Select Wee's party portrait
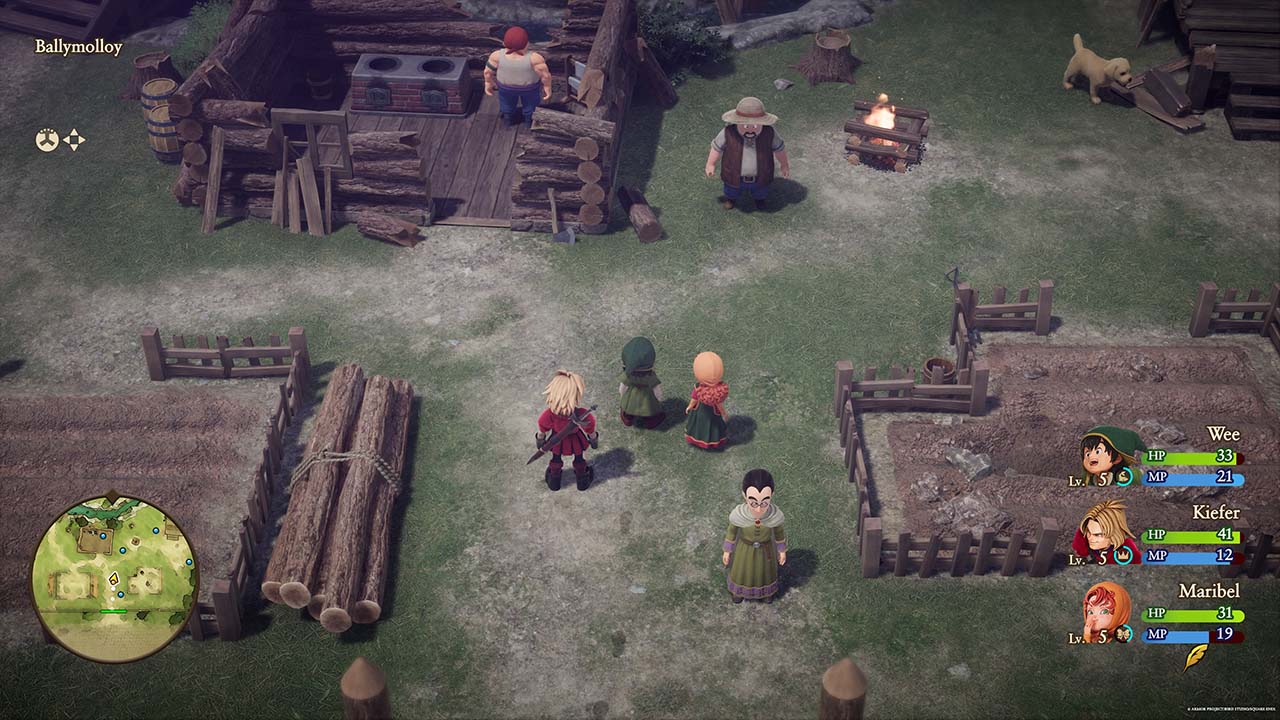 (x=1109, y=456)
